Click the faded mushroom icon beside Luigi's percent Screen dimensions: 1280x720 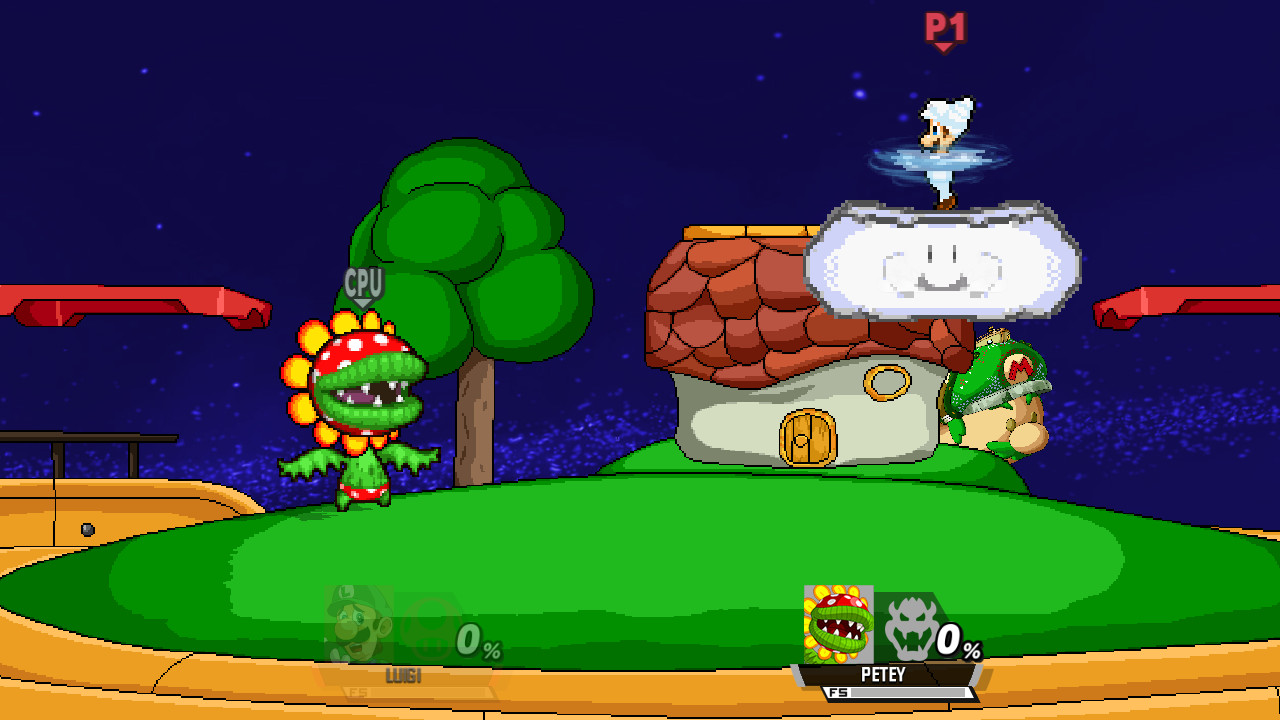click(x=424, y=625)
